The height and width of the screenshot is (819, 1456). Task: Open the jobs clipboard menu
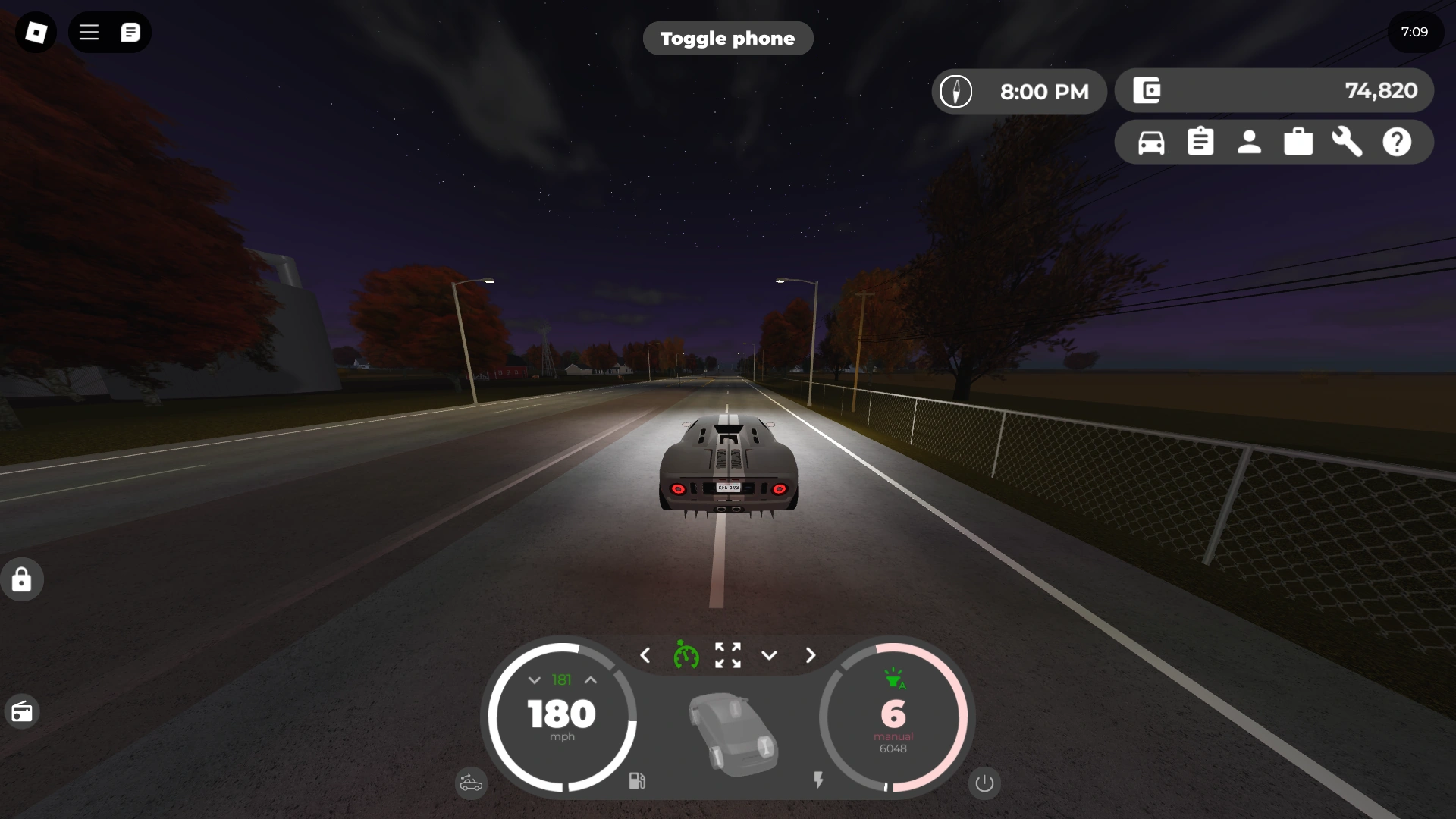point(1200,142)
